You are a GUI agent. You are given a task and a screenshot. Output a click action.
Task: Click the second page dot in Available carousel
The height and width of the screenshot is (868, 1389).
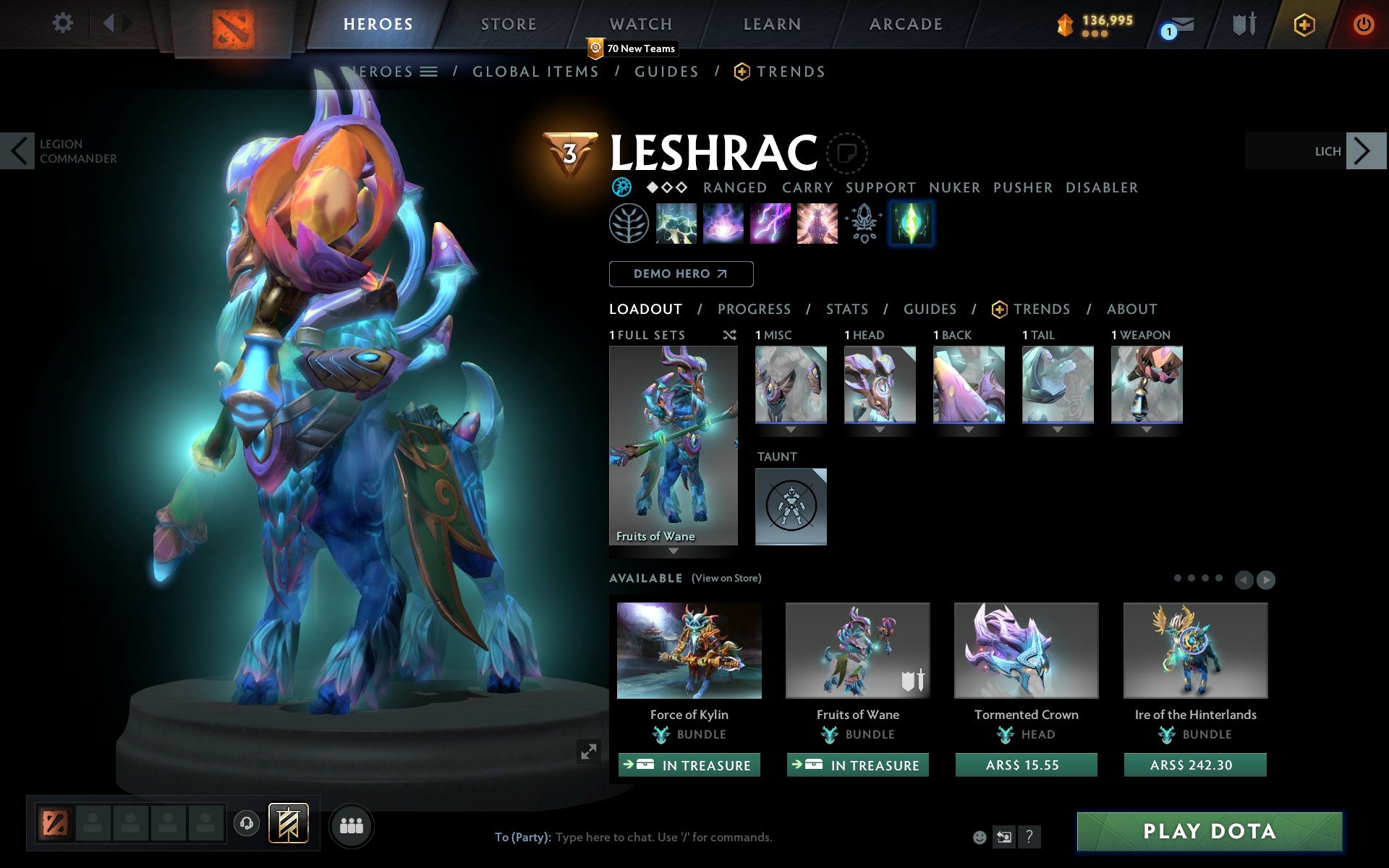point(1191,579)
